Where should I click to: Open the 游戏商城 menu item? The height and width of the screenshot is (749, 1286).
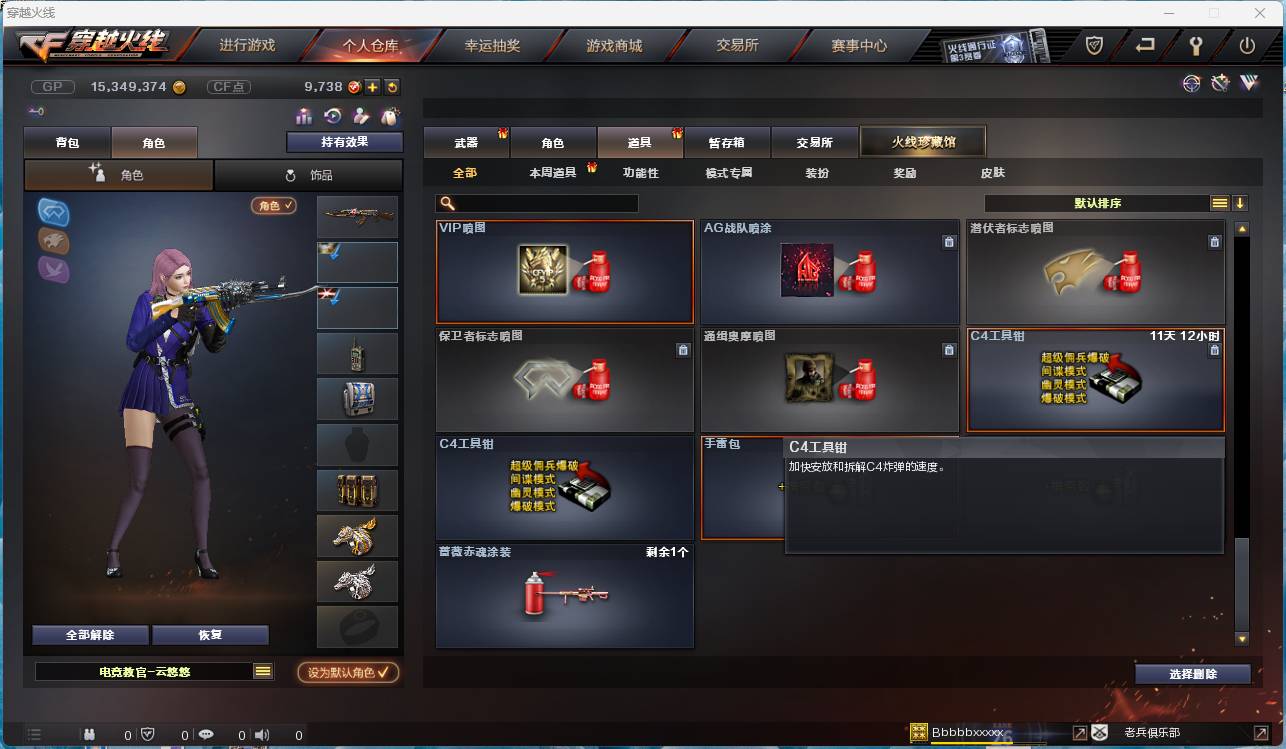(x=617, y=45)
